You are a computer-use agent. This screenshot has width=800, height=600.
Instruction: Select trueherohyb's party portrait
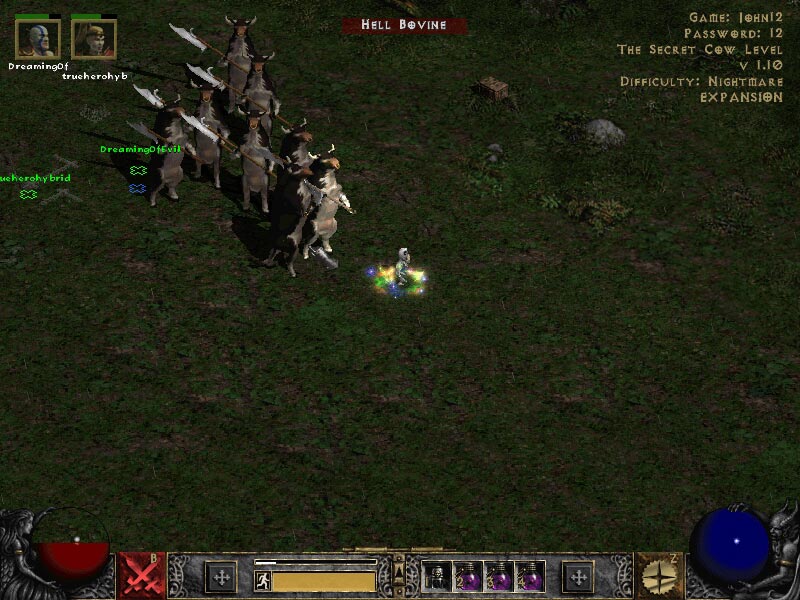(x=94, y=38)
